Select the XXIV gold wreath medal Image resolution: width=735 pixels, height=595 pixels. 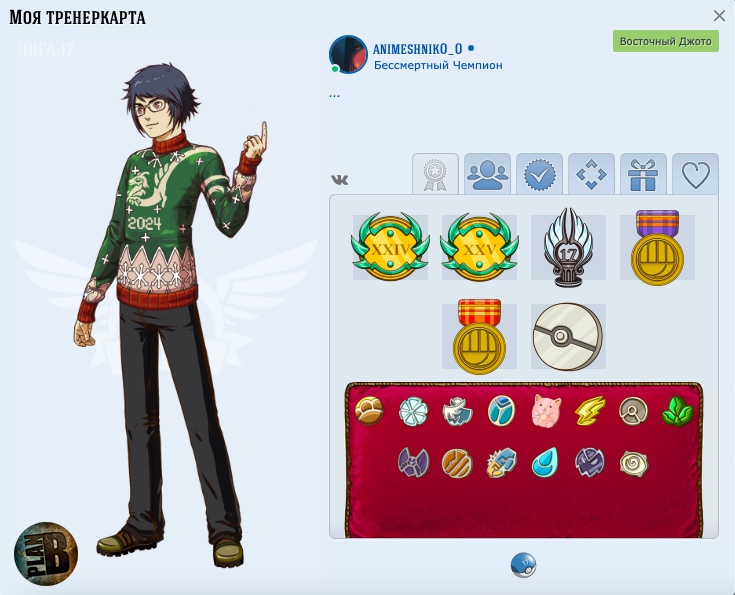(x=390, y=247)
